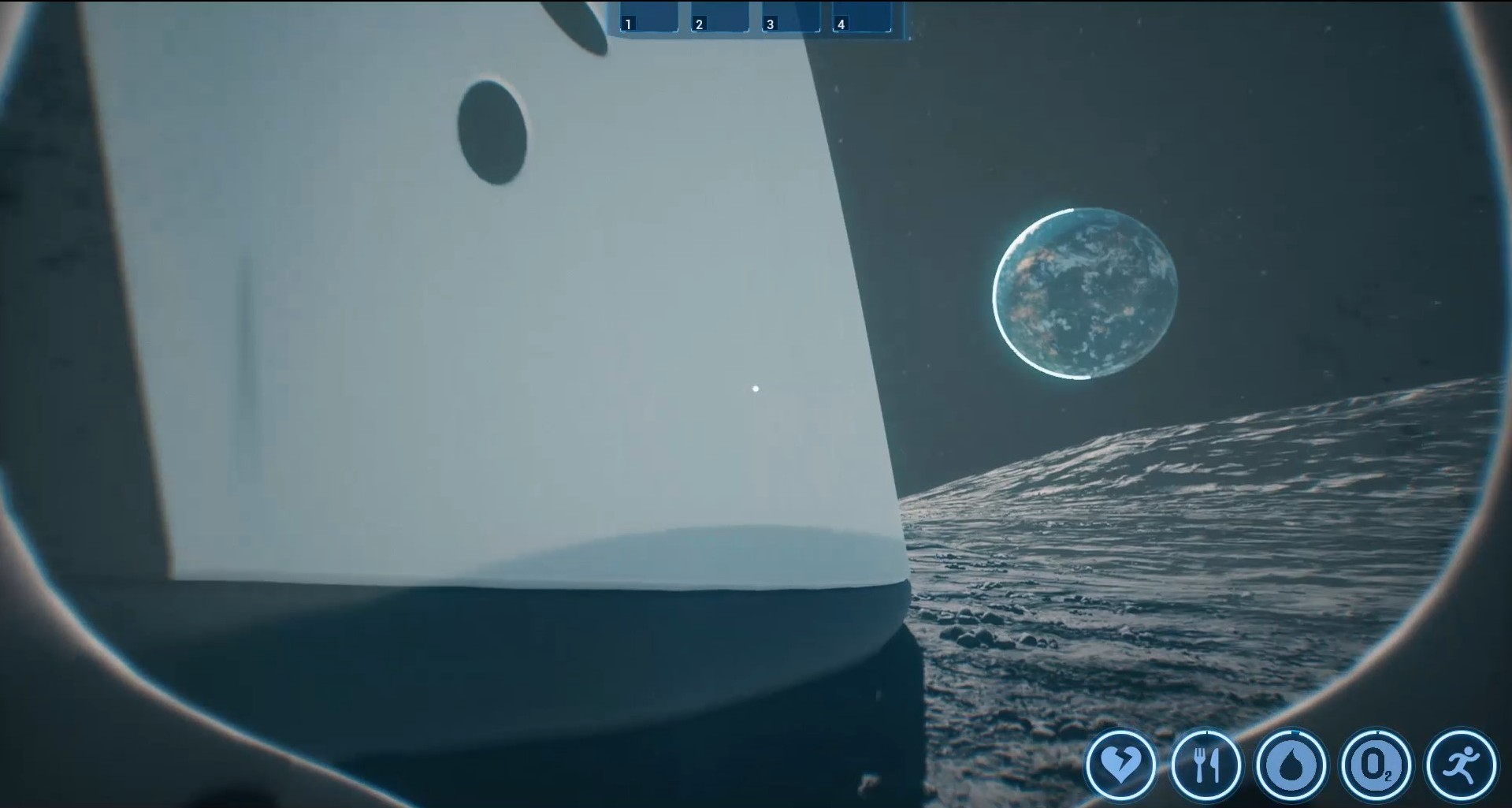This screenshot has height=808, width=1512.
Task: Click the Earth visible in the sky
Action: coord(1086,294)
